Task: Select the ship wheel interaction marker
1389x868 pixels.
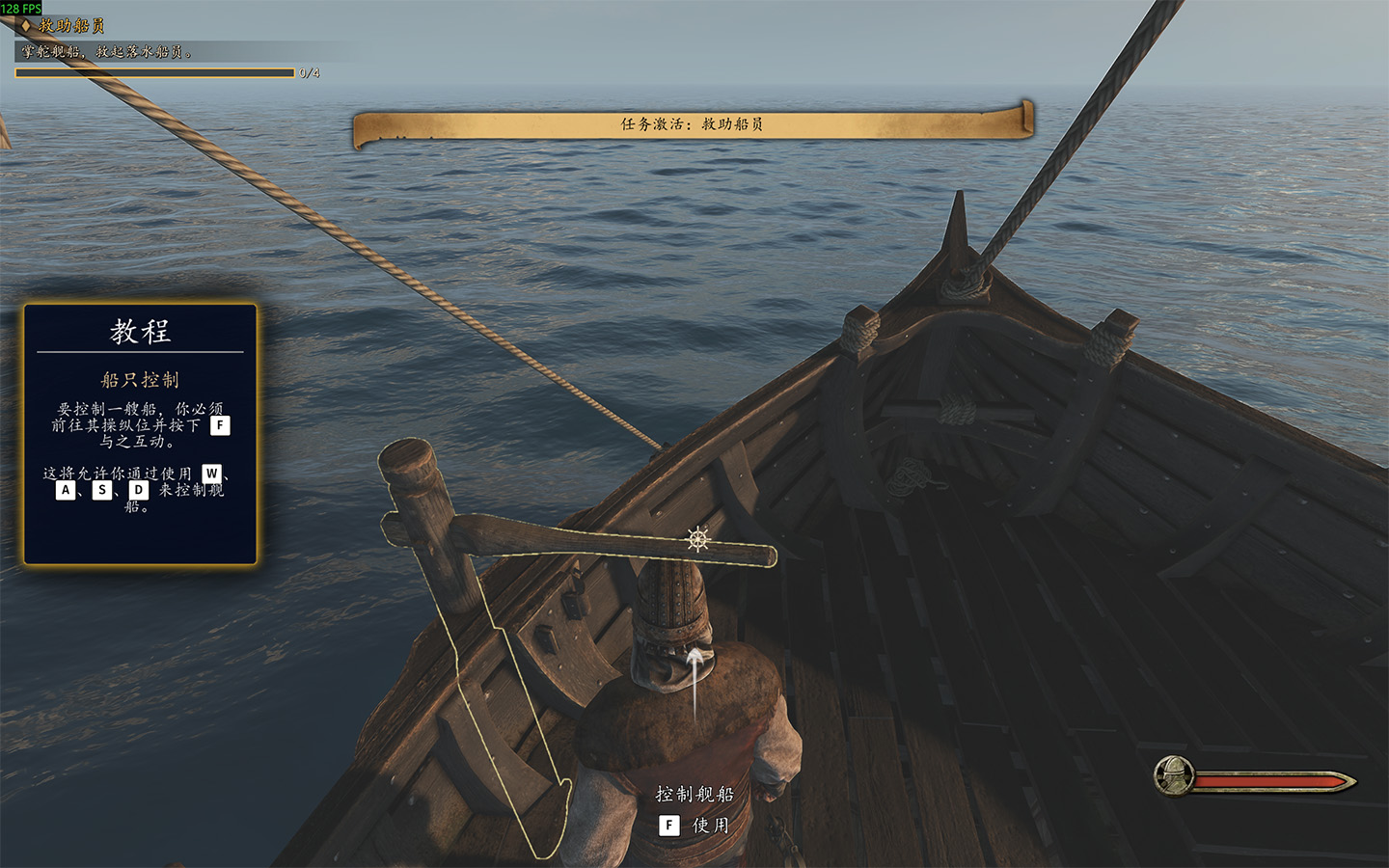Action: pos(698,538)
